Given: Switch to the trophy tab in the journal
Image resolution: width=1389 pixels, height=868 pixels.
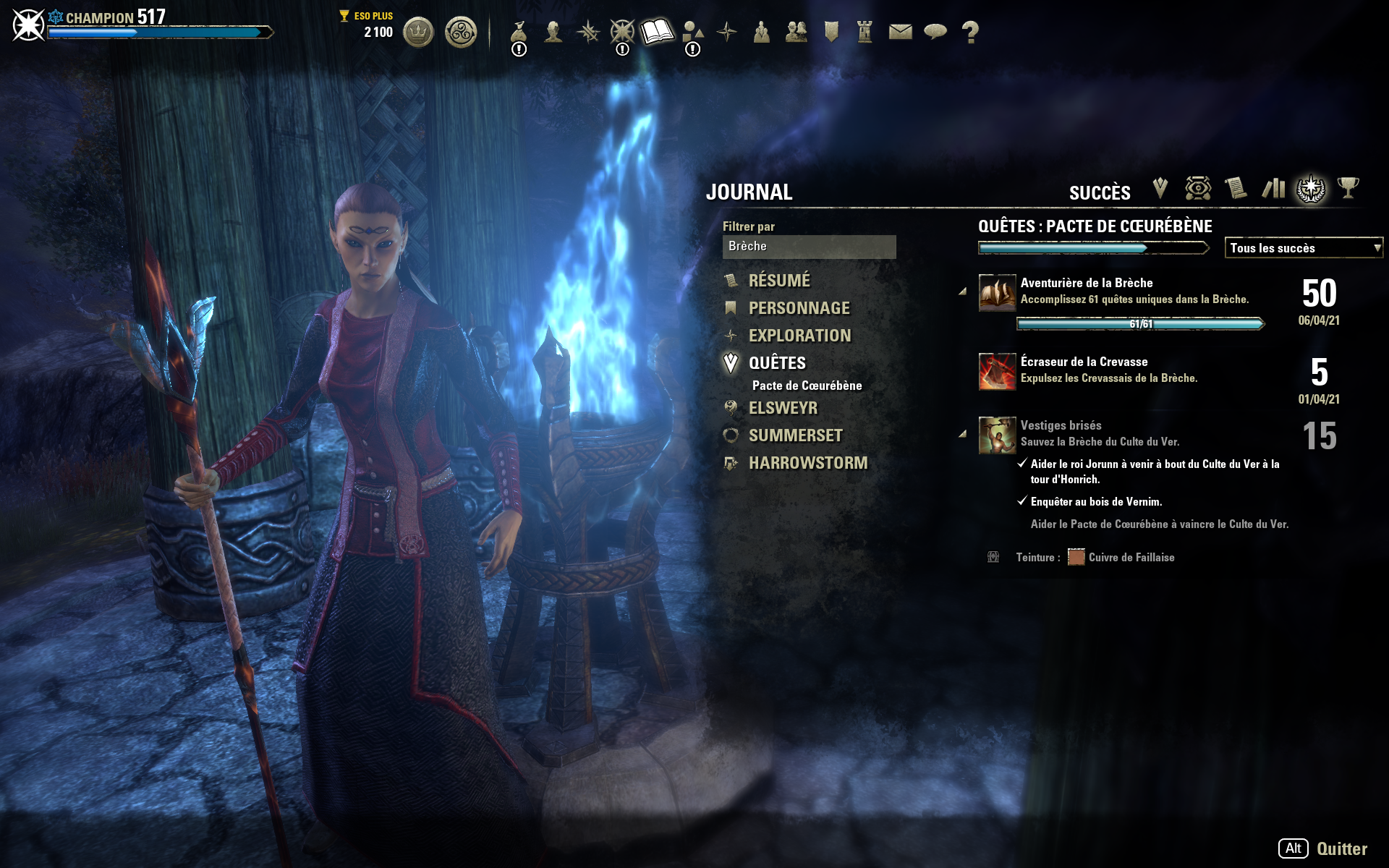Looking at the screenshot, I should tap(1348, 189).
